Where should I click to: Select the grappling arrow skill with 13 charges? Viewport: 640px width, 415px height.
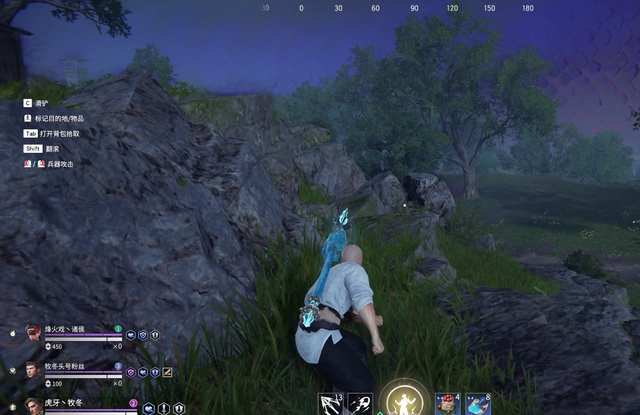(x=331, y=405)
